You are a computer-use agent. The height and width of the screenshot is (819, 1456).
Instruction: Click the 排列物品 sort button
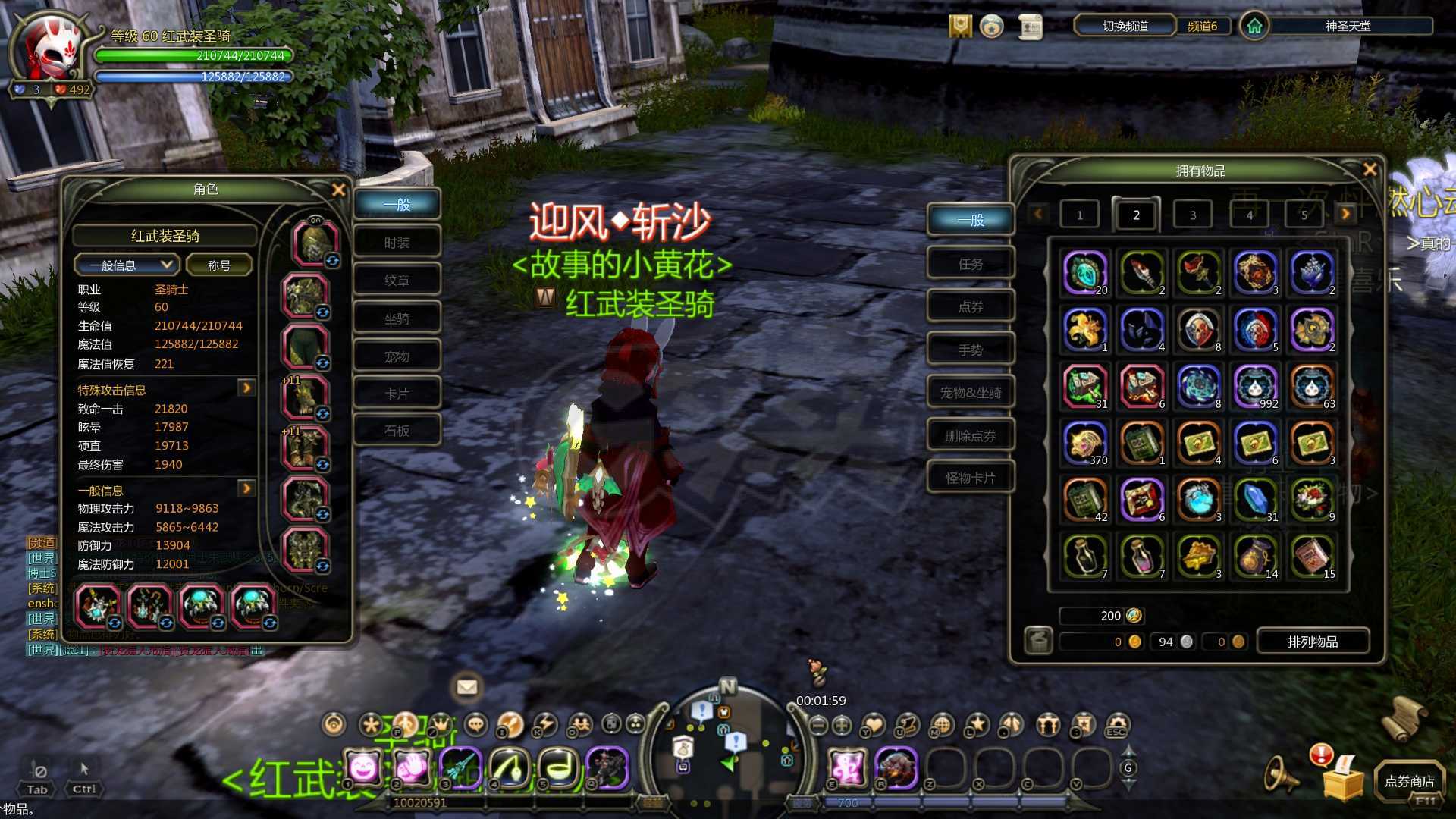1312,642
